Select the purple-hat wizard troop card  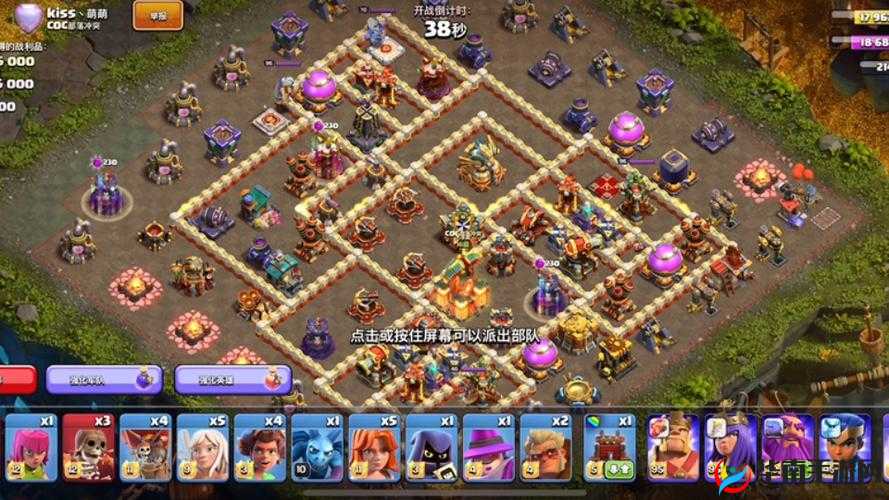(x=488, y=447)
